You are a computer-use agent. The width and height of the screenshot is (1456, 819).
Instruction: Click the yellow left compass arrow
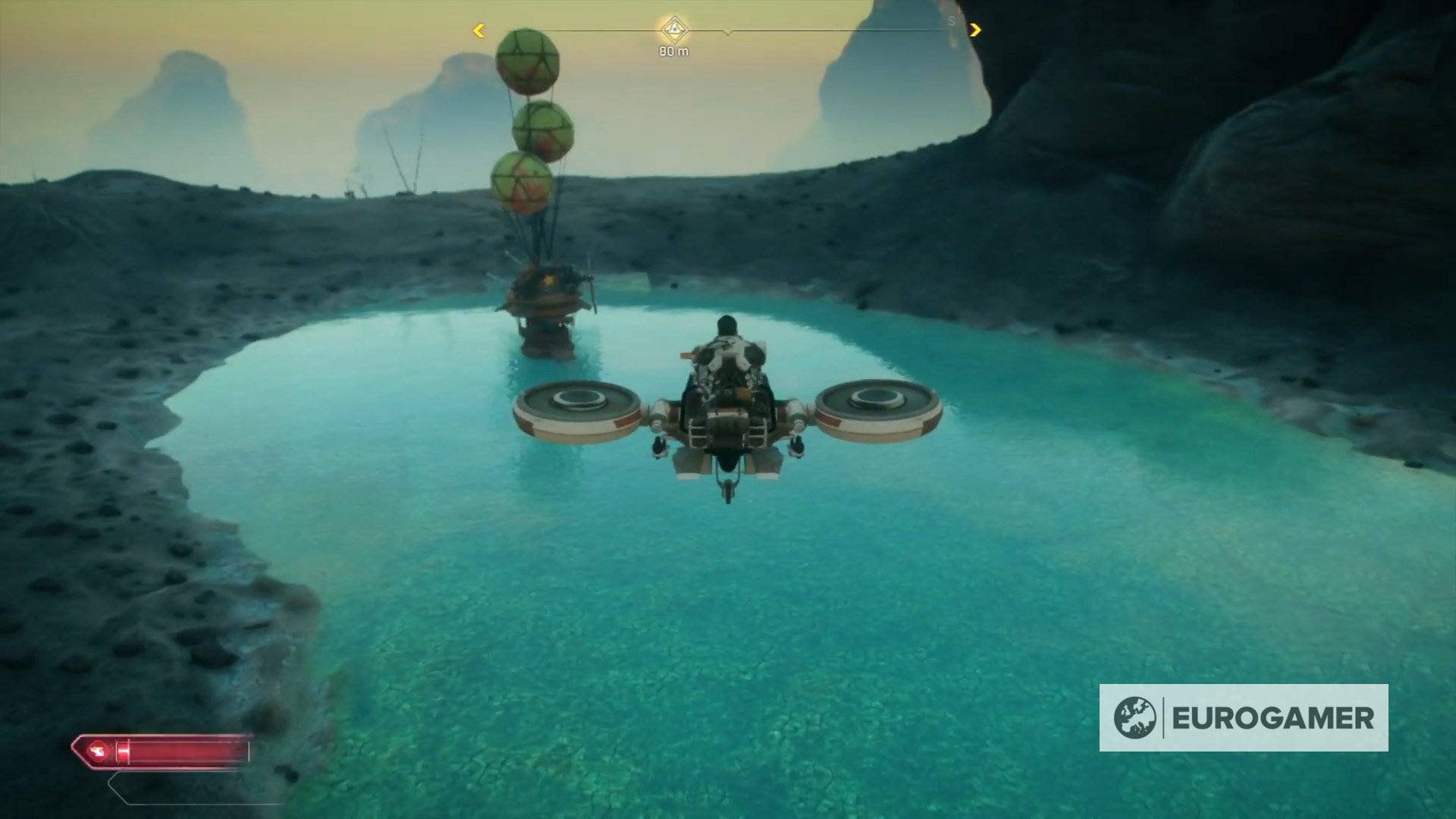point(479,29)
